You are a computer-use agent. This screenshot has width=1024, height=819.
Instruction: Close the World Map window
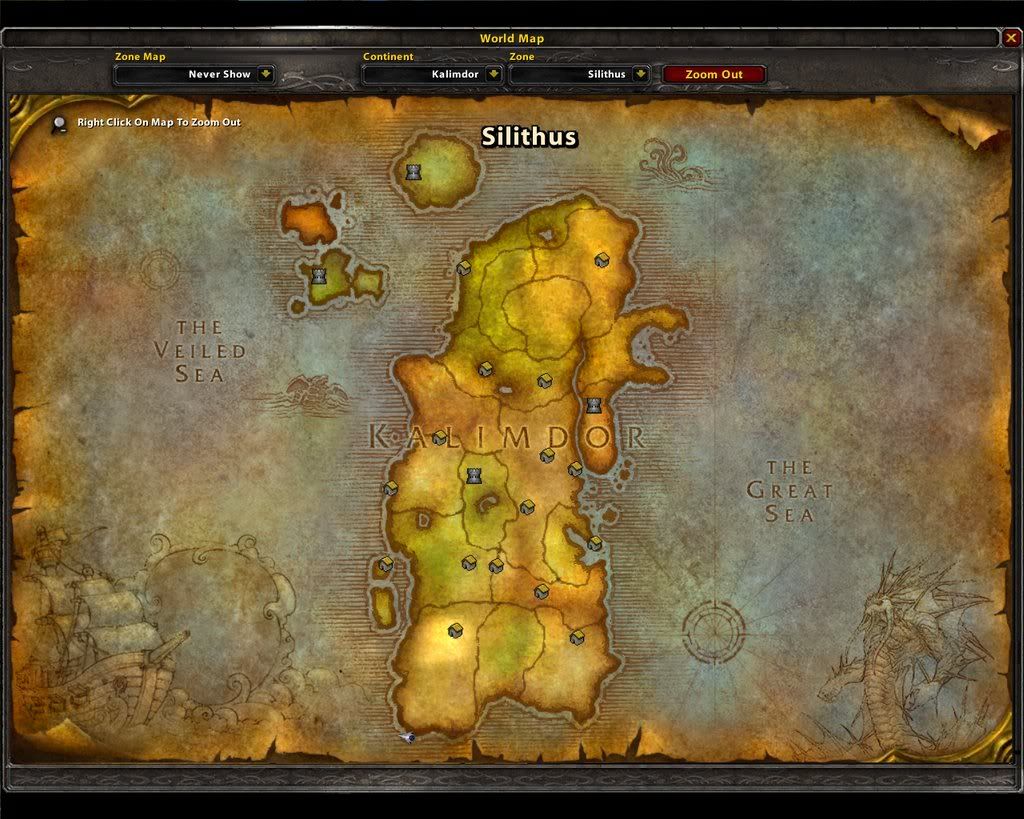(x=1011, y=38)
